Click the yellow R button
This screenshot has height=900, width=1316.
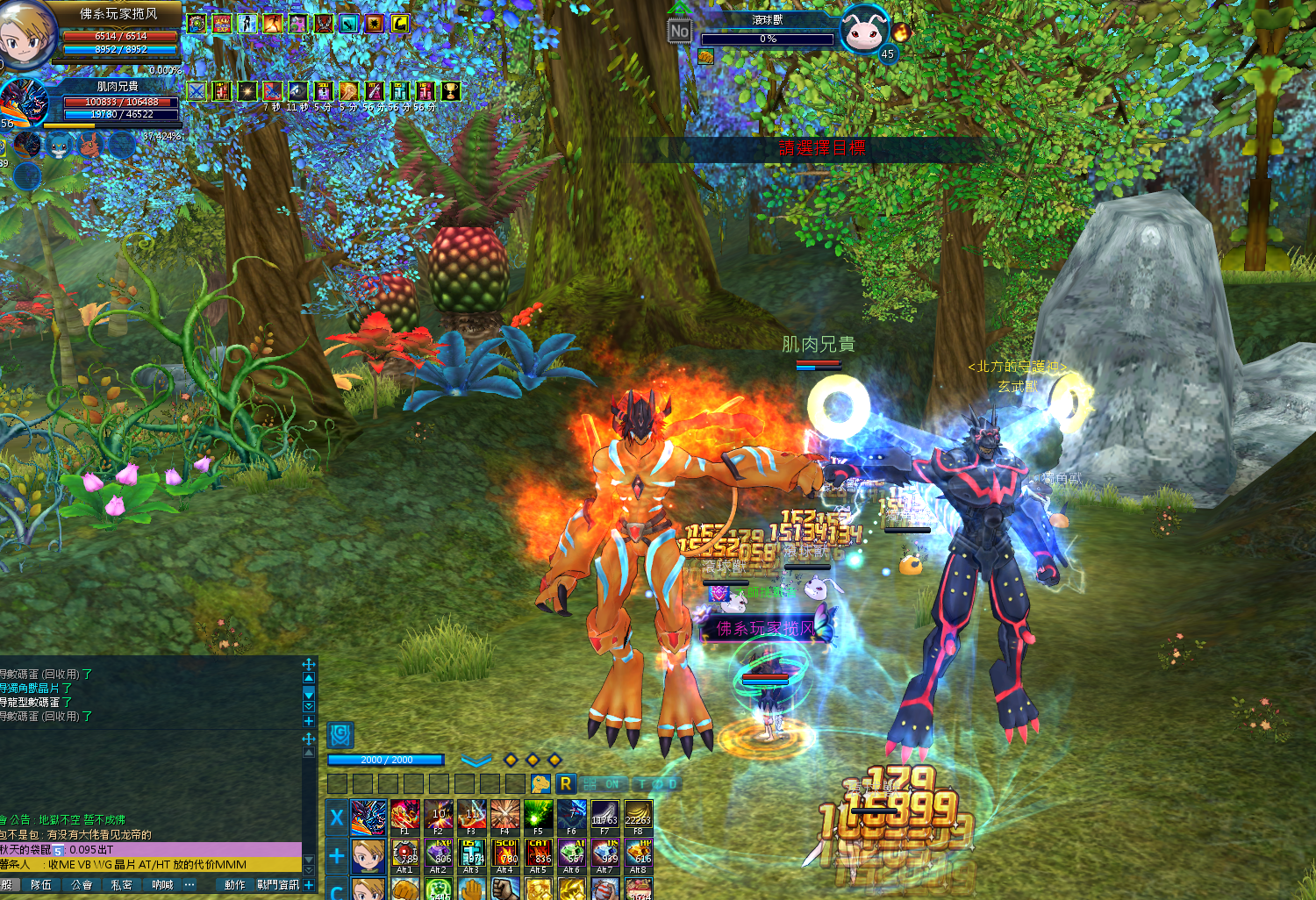pyautogui.click(x=566, y=783)
